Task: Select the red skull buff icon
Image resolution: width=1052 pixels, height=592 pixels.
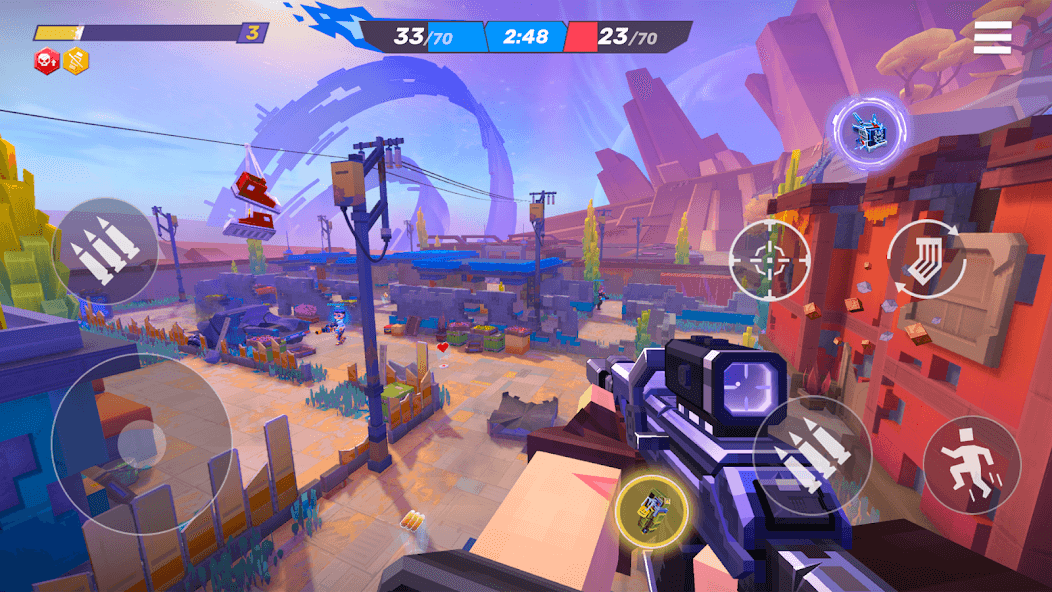Action: [47, 61]
